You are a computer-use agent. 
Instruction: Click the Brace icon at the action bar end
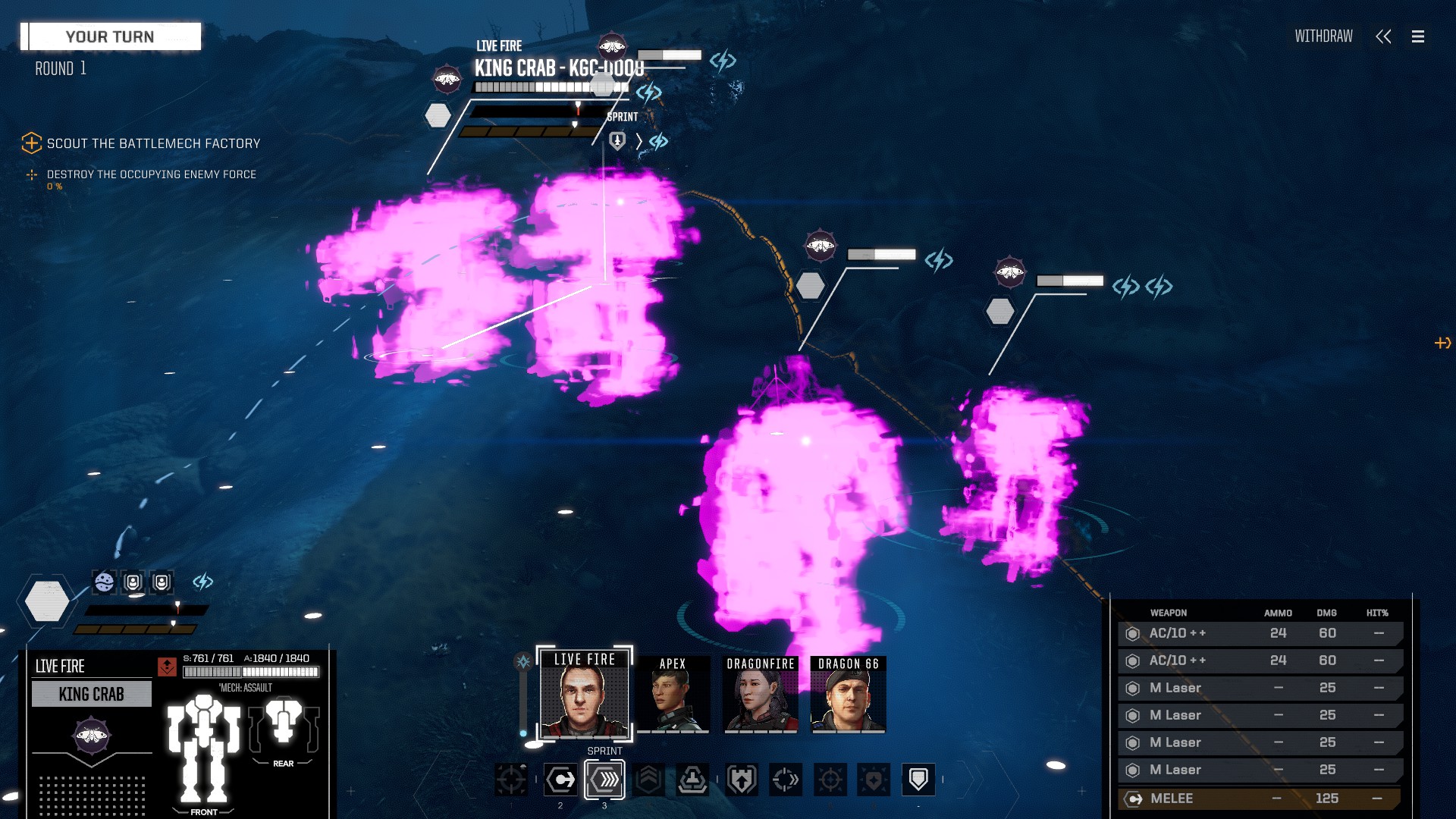tap(919, 779)
